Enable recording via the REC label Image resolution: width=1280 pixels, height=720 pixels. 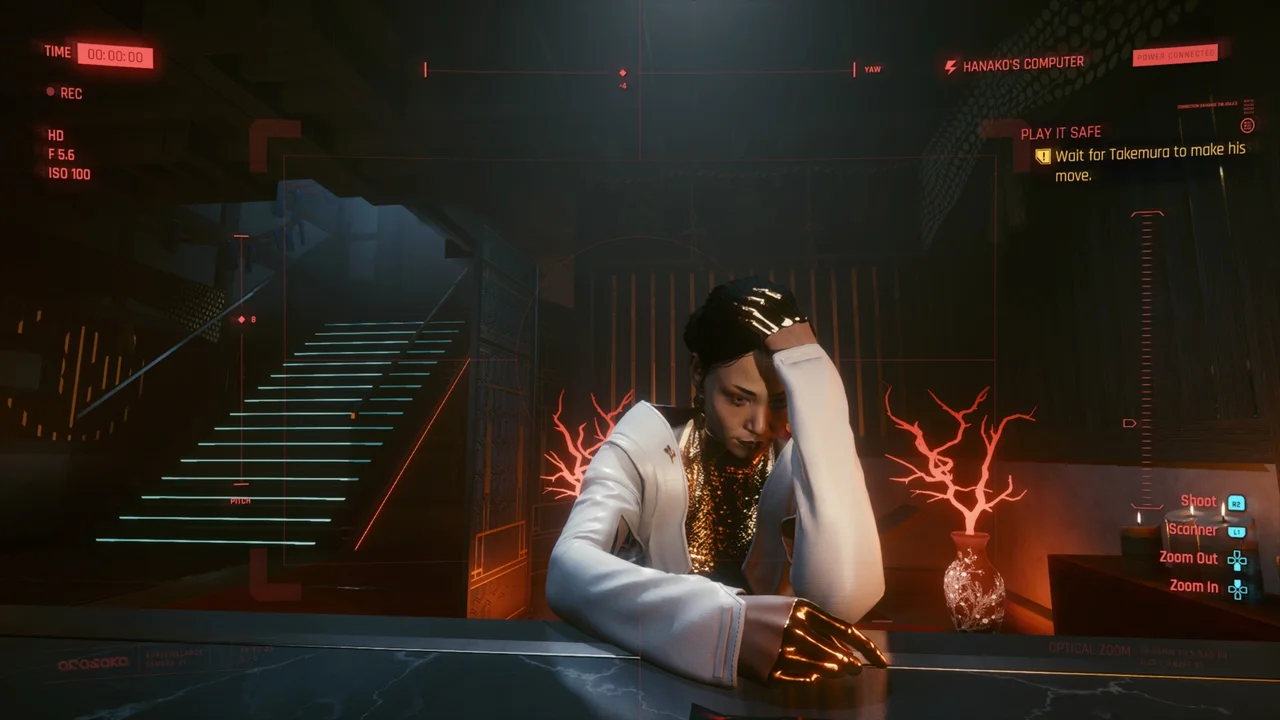coord(70,92)
